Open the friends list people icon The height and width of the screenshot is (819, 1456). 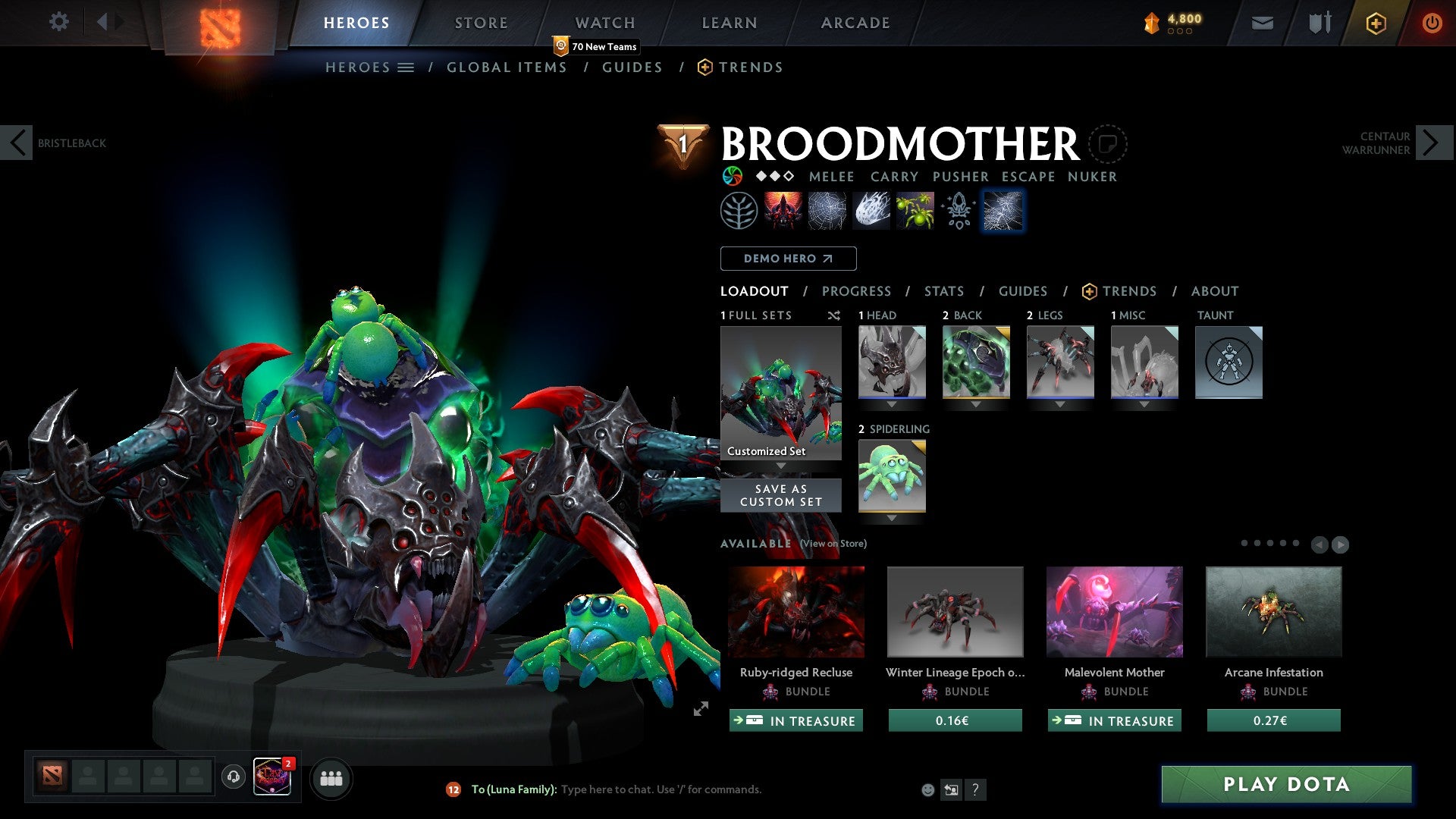tap(331, 778)
